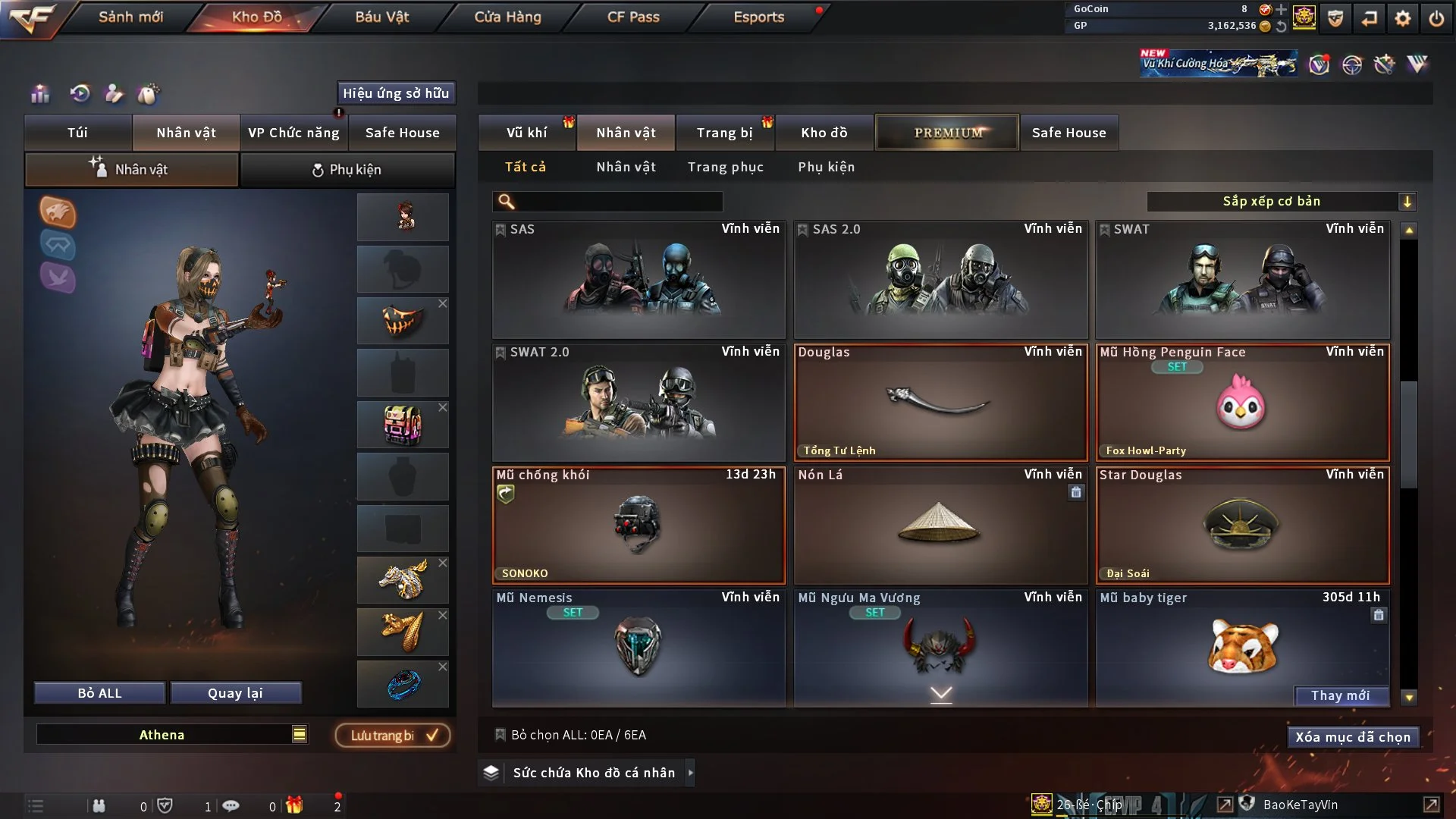Go to the Sảnh mới lobby
Viewport: 1456px width, 819px height.
click(x=130, y=17)
